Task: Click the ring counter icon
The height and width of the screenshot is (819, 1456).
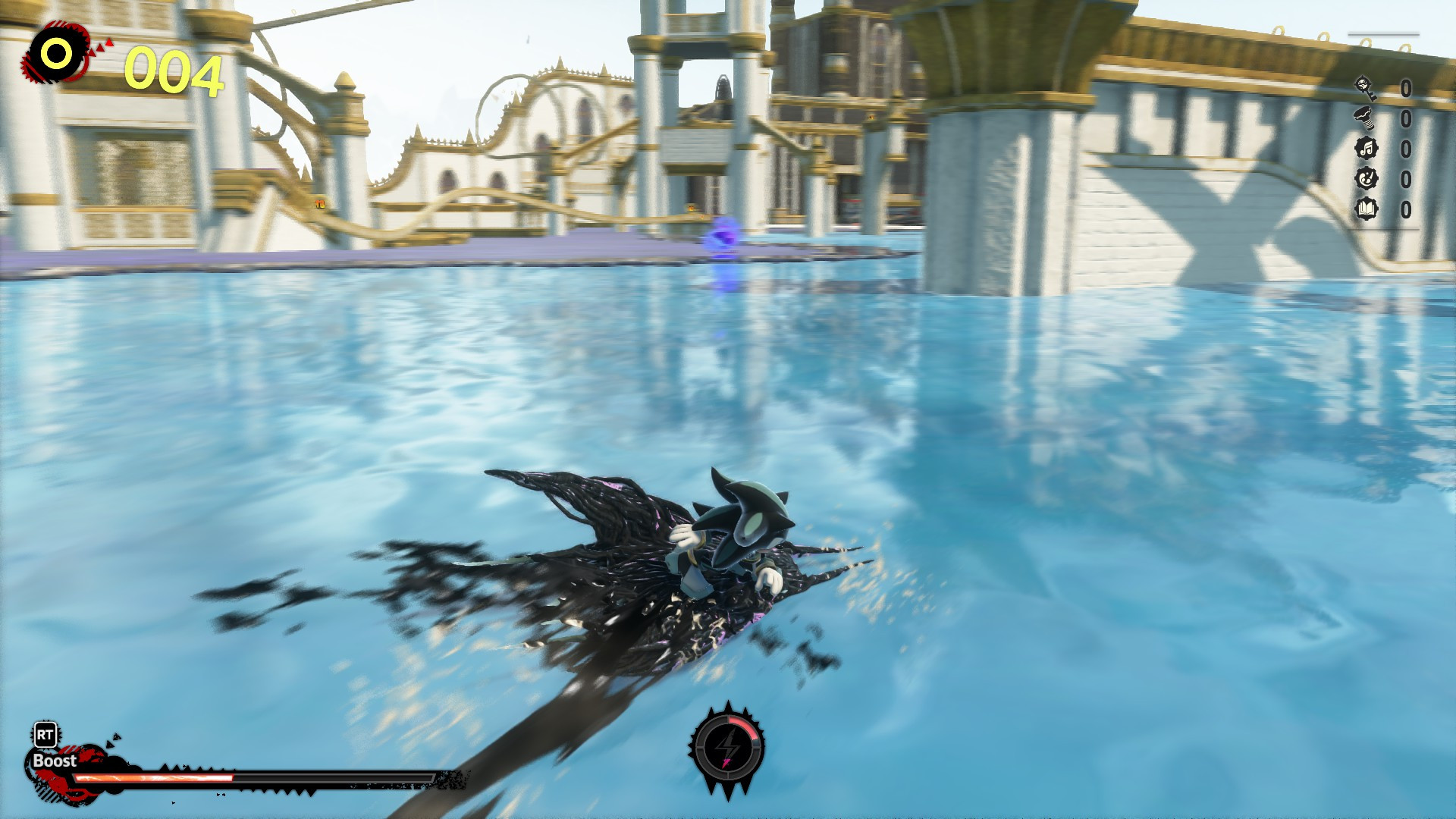Action: [55, 53]
